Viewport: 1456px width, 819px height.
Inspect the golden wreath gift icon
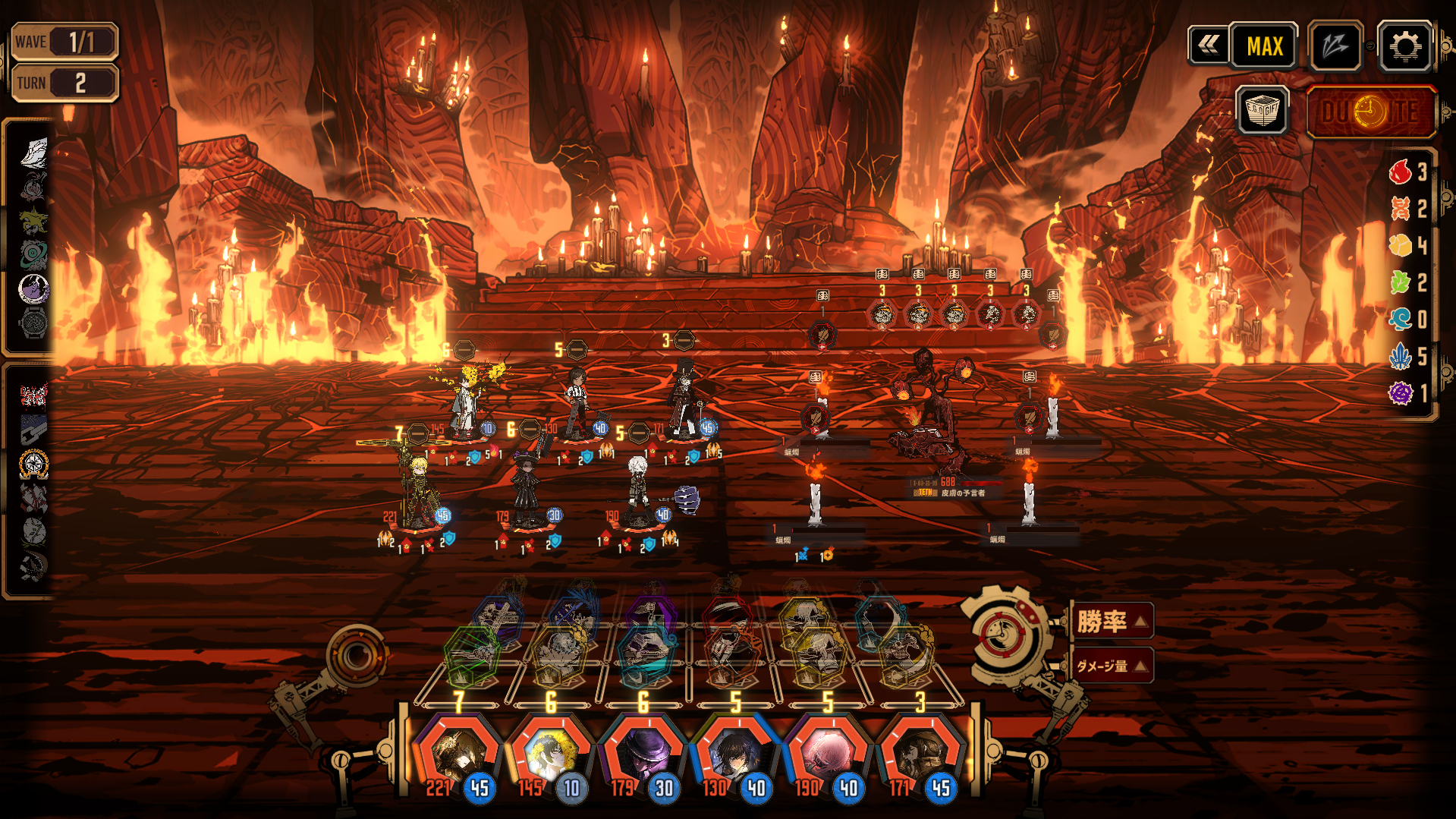click(x=33, y=464)
